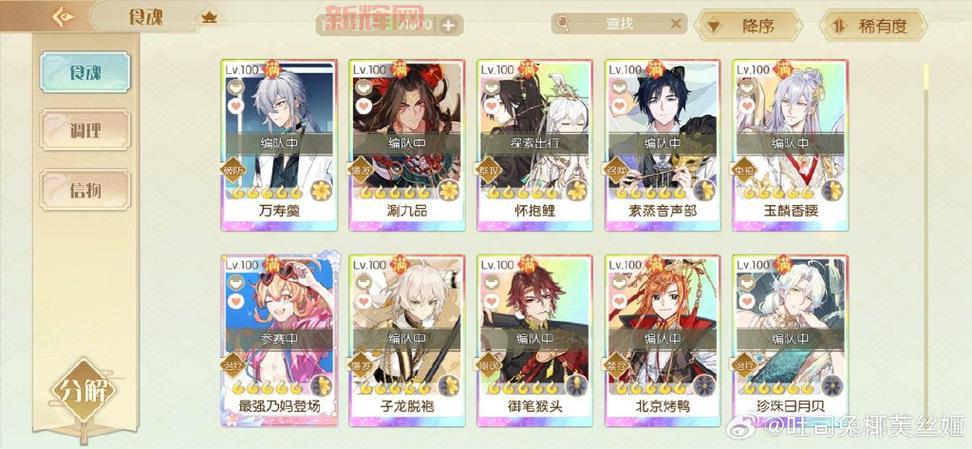Image resolution: width=972 pixels, height=449 pixels.
Task: Toggle the 降序 sort order
Action: pyautogui.click(x=750, y=26)
